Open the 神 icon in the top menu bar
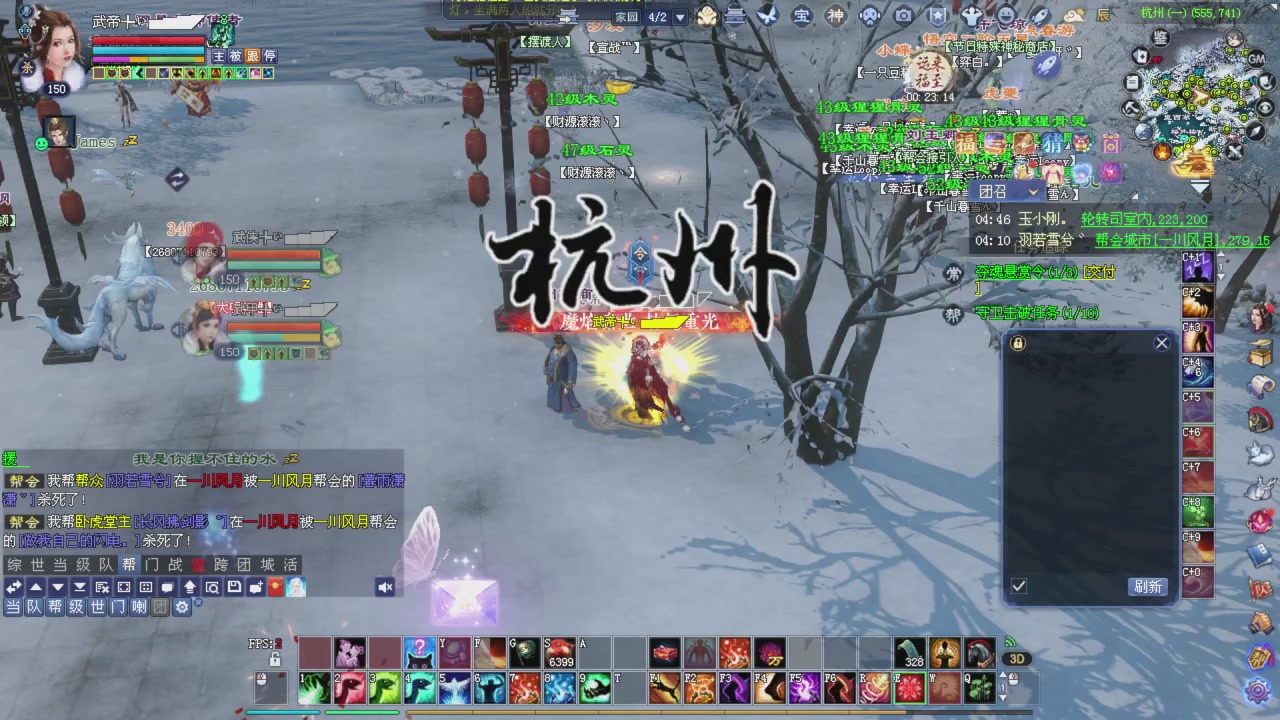 (836, 16)
